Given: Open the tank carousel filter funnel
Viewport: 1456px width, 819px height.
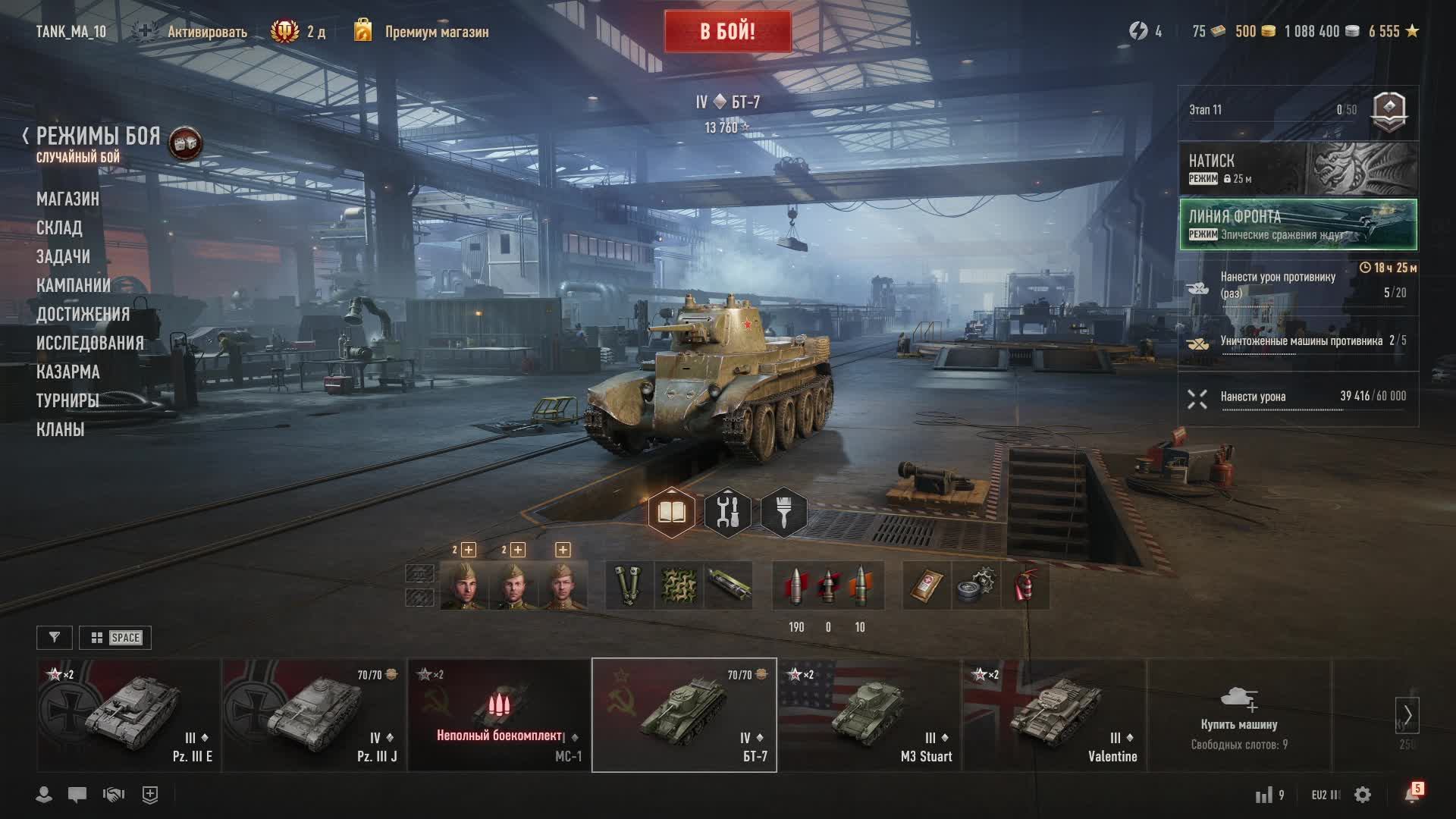Looking at the screenshot, I should click(x=55, y=638).
